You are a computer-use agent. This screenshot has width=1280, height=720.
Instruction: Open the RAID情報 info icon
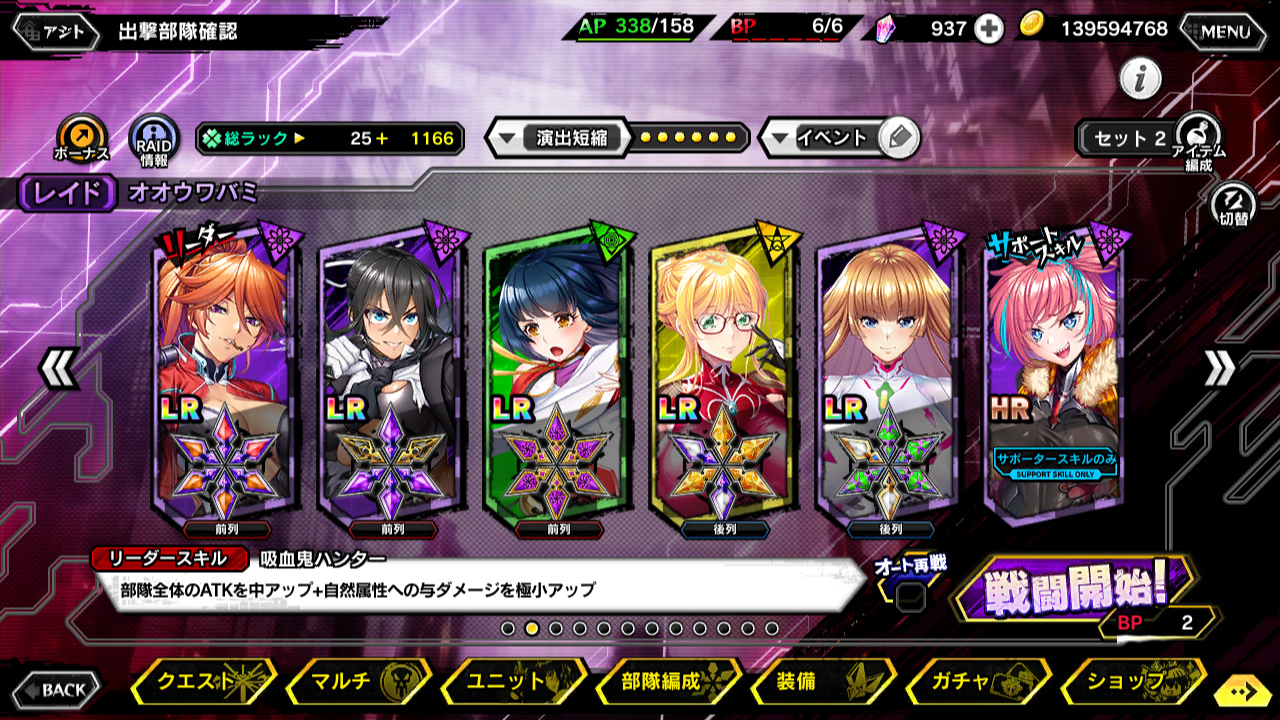155,140
